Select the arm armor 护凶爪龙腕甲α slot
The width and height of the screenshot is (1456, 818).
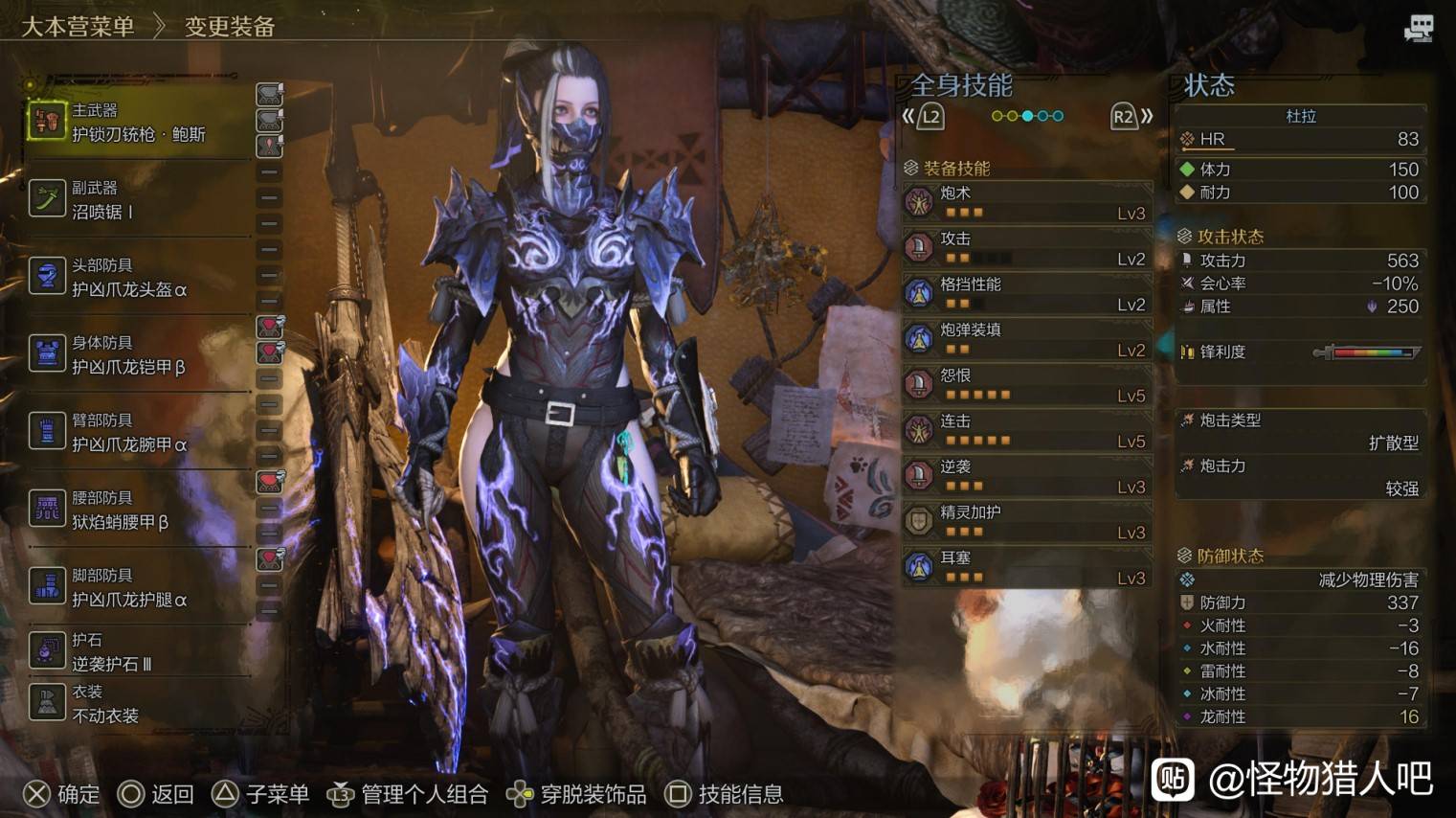[138, 432]
